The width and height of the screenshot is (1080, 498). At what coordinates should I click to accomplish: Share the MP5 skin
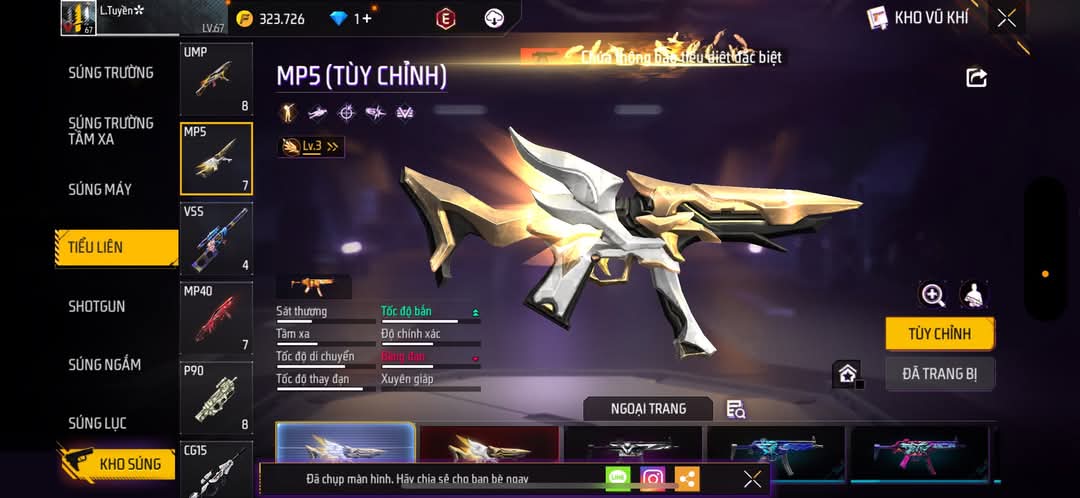point(977,78)
